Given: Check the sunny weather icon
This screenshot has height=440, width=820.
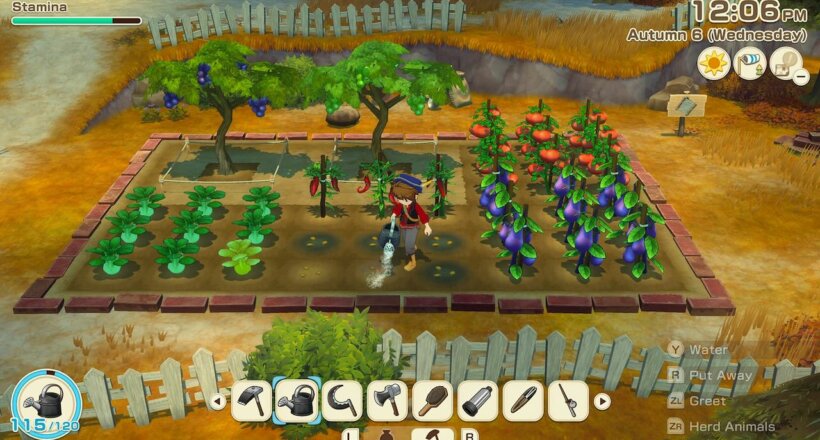Looking at the screenshot, I should (x=713, y=64).
